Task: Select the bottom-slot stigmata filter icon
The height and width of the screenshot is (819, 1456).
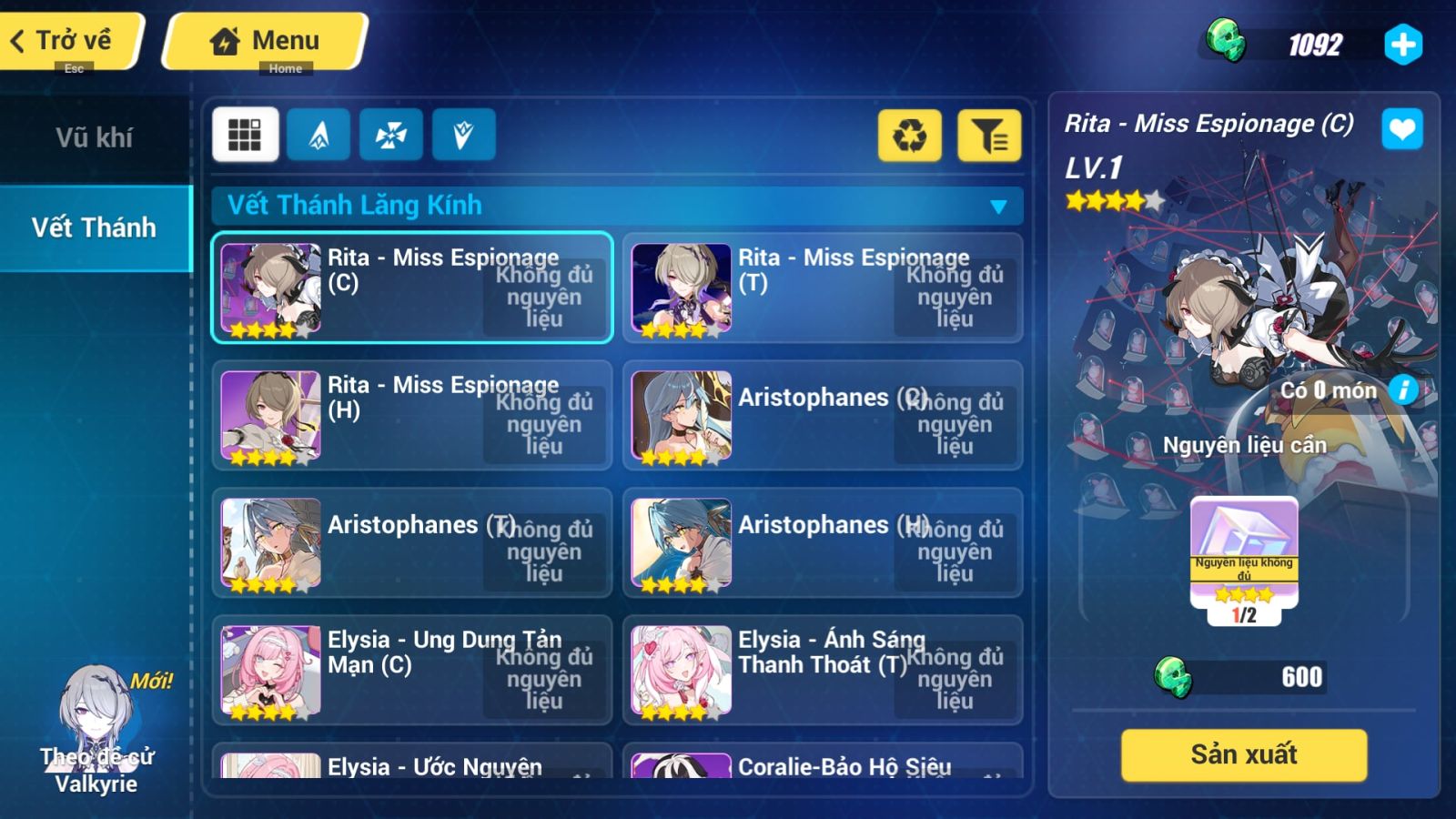Action: click(464, 134)
